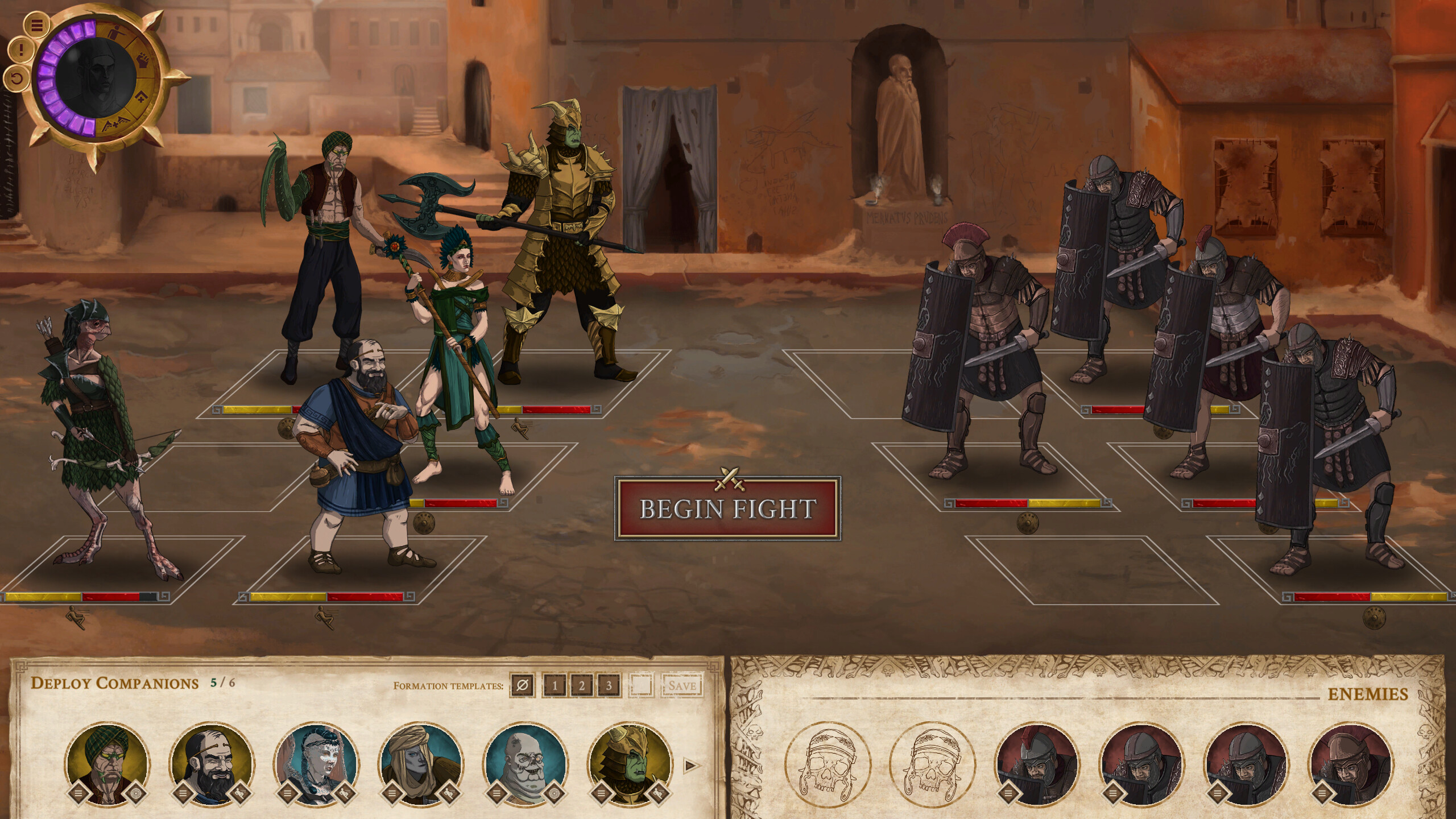Click the exclamation alert icon near the radial wheel
The width and height of the screenshot is (1456, 819).
tap(21, 51)
